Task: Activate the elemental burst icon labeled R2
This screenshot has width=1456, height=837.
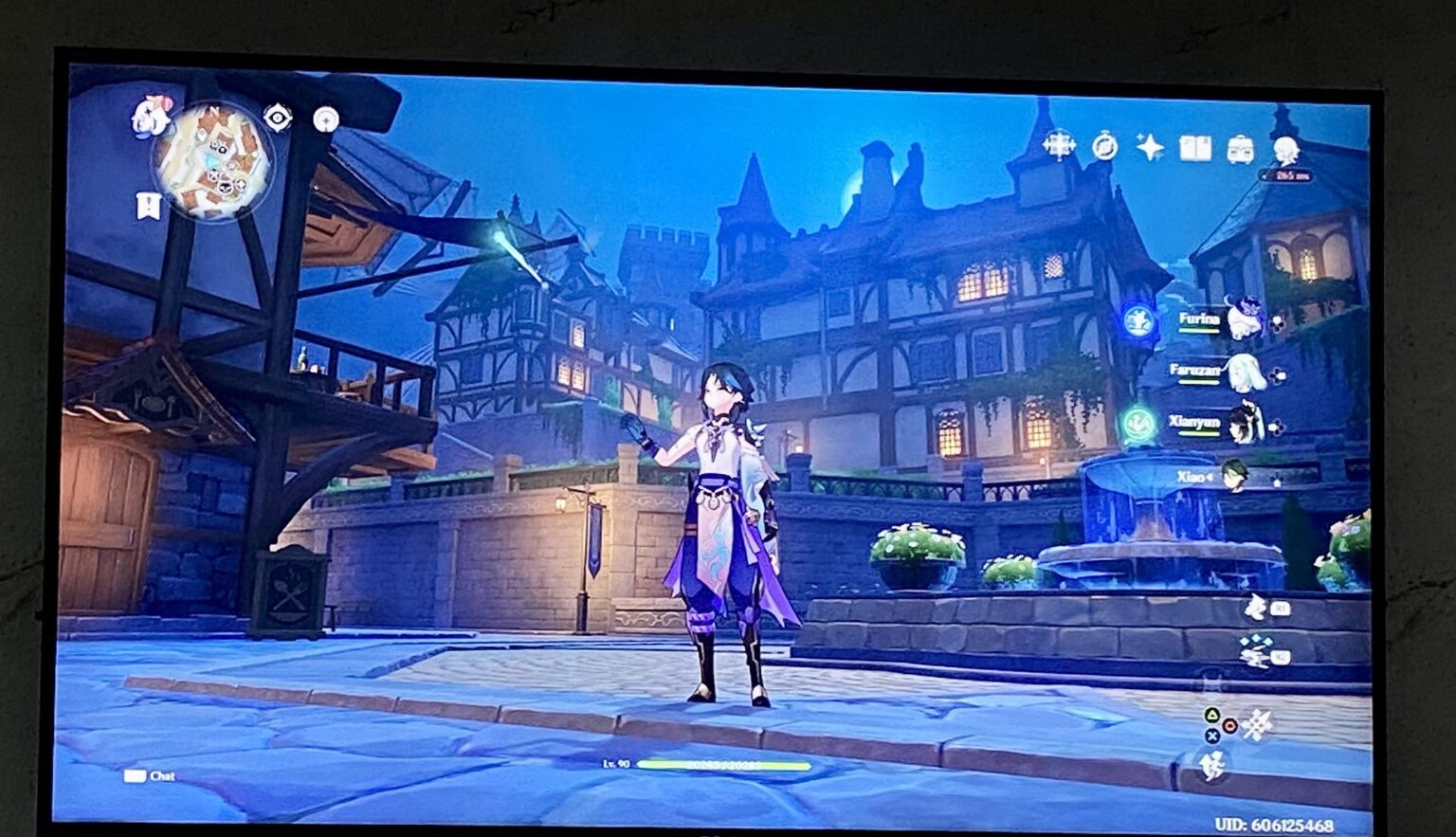Action: pos(1253,653)
